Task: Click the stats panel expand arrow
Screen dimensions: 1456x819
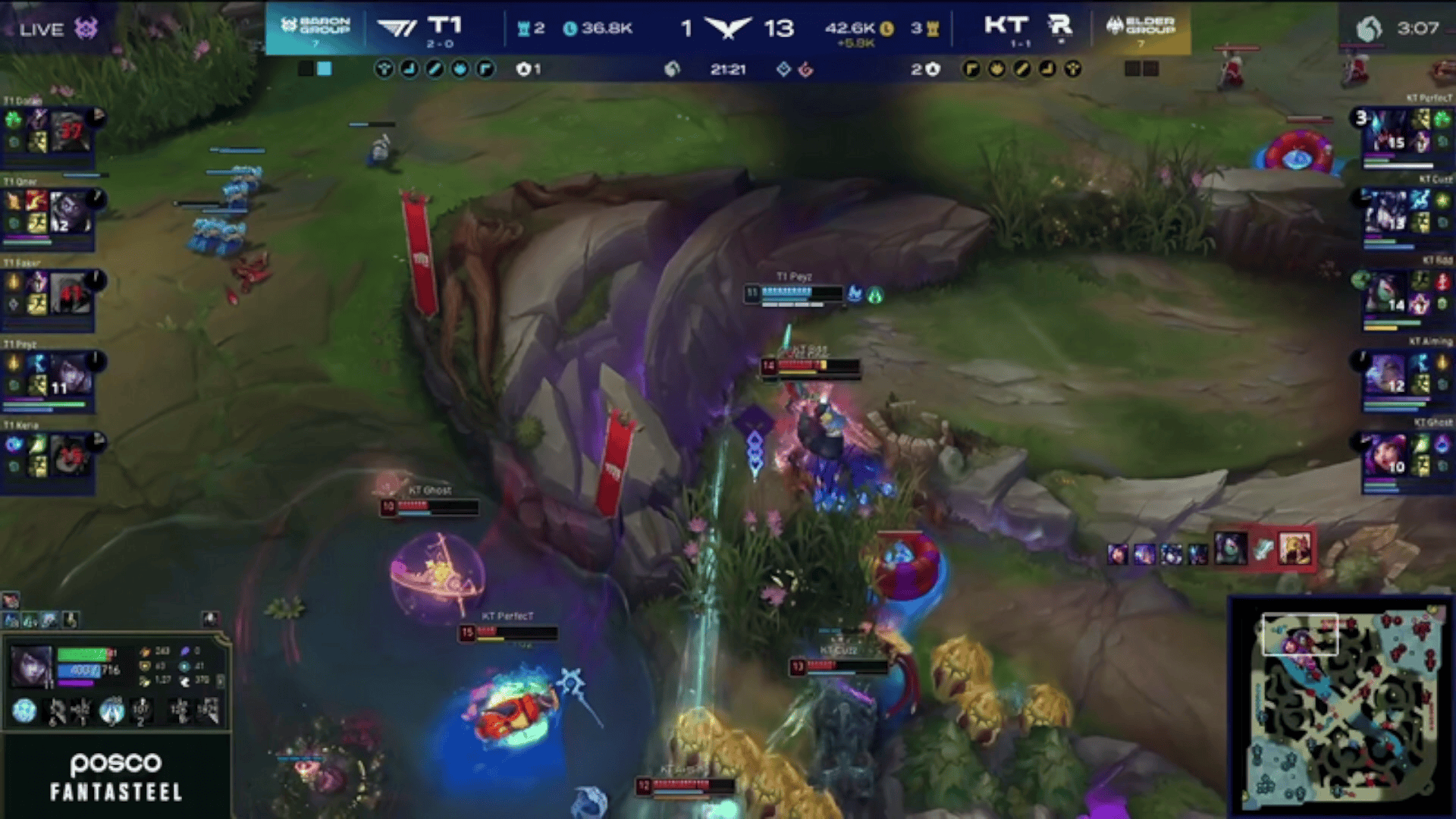Action: pos(221,680)
